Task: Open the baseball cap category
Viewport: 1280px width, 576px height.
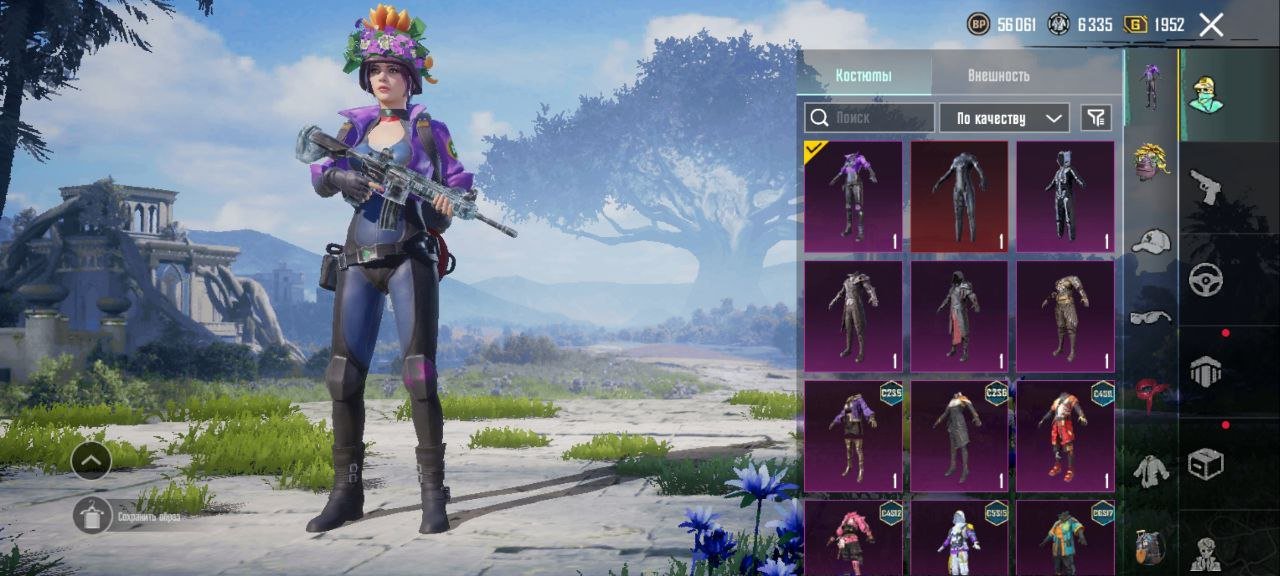Action: pos(1151,241)
